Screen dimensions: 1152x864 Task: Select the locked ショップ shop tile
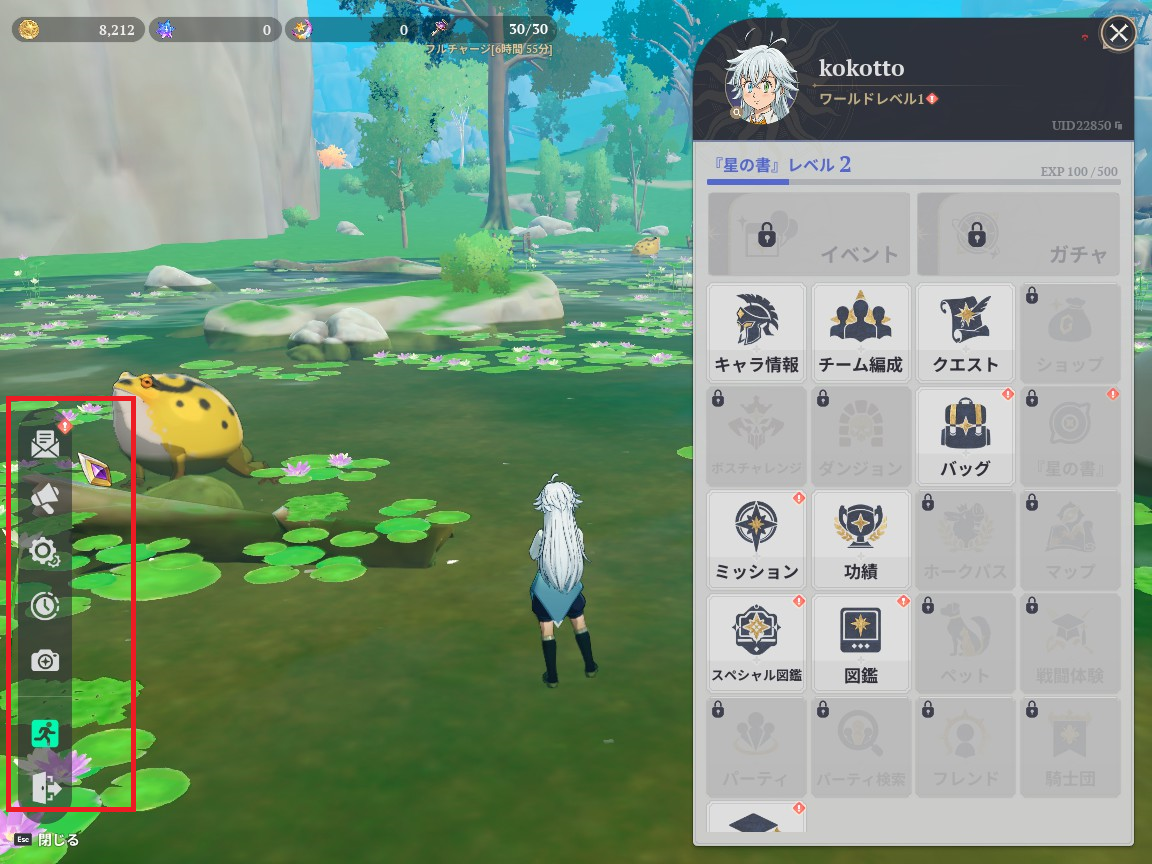click(1069, 333)
